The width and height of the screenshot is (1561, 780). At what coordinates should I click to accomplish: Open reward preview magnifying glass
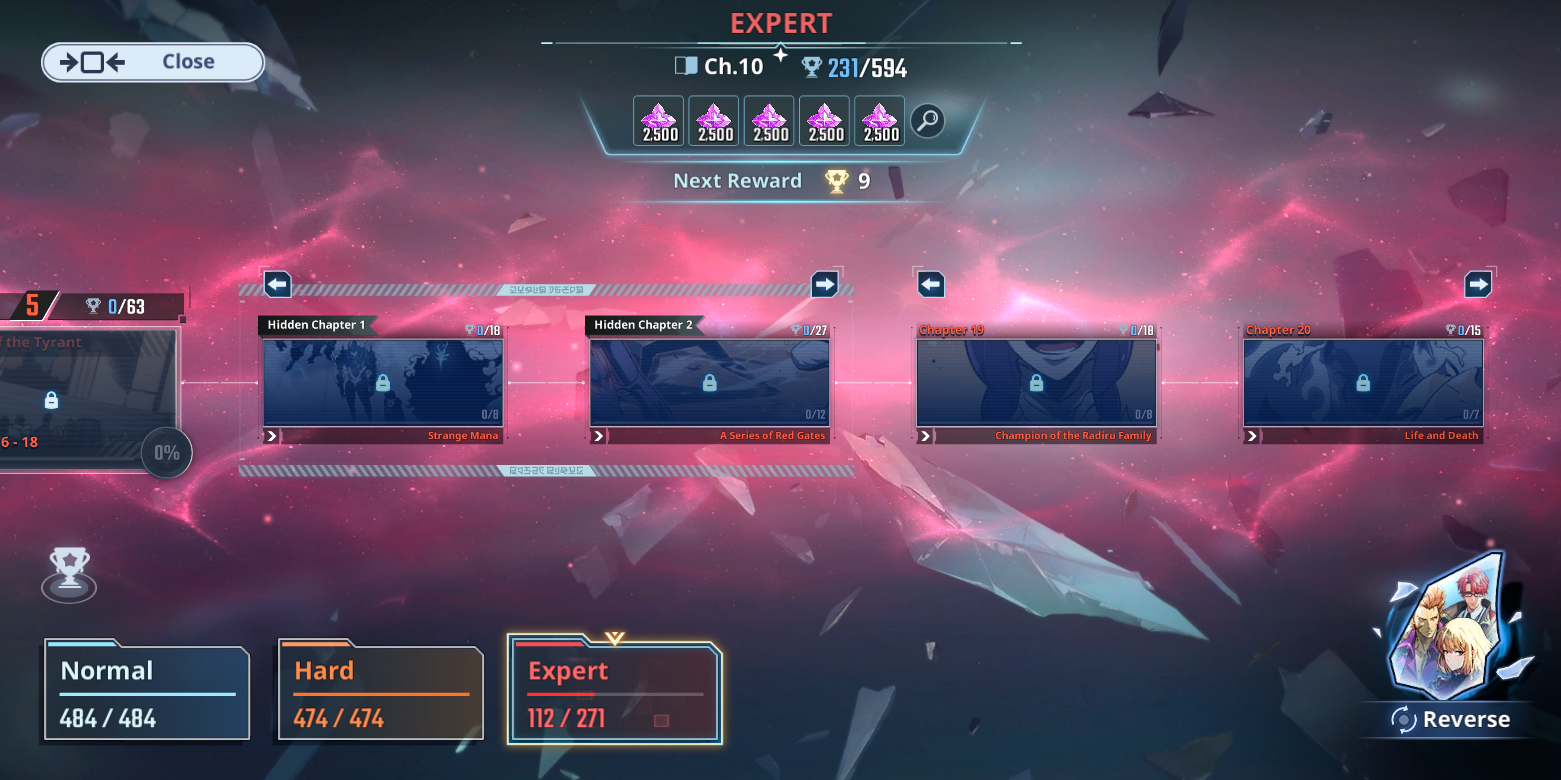click(x=928, y=122)
